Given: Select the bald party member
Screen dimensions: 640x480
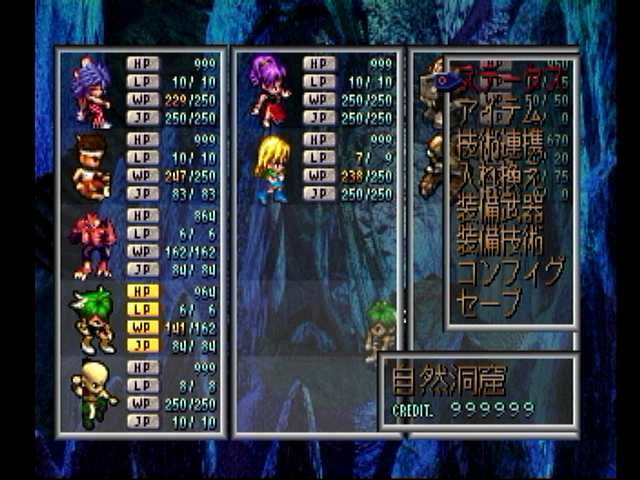Looking at the screenshot, I should click(92, 394).
